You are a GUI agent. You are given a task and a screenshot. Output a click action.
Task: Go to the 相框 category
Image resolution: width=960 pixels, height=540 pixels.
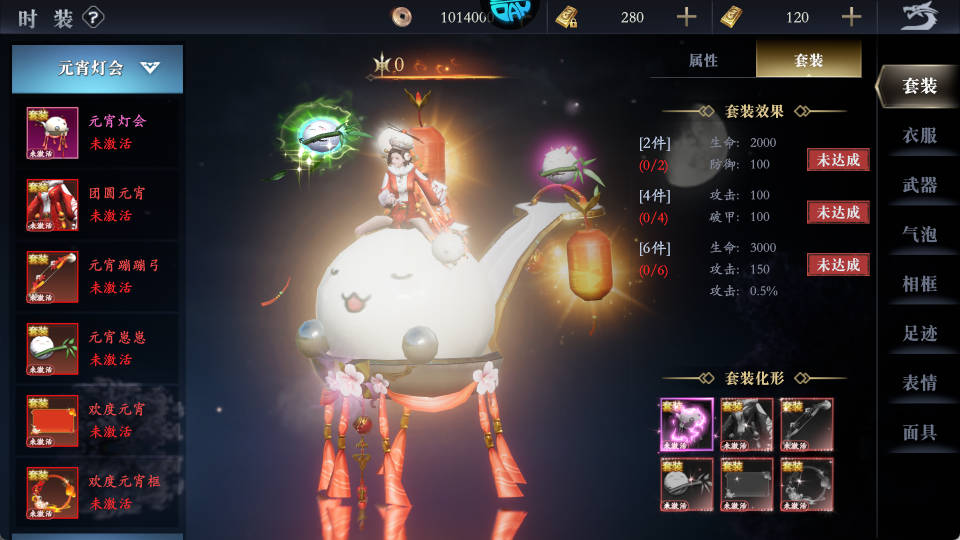tap(919, 284)
